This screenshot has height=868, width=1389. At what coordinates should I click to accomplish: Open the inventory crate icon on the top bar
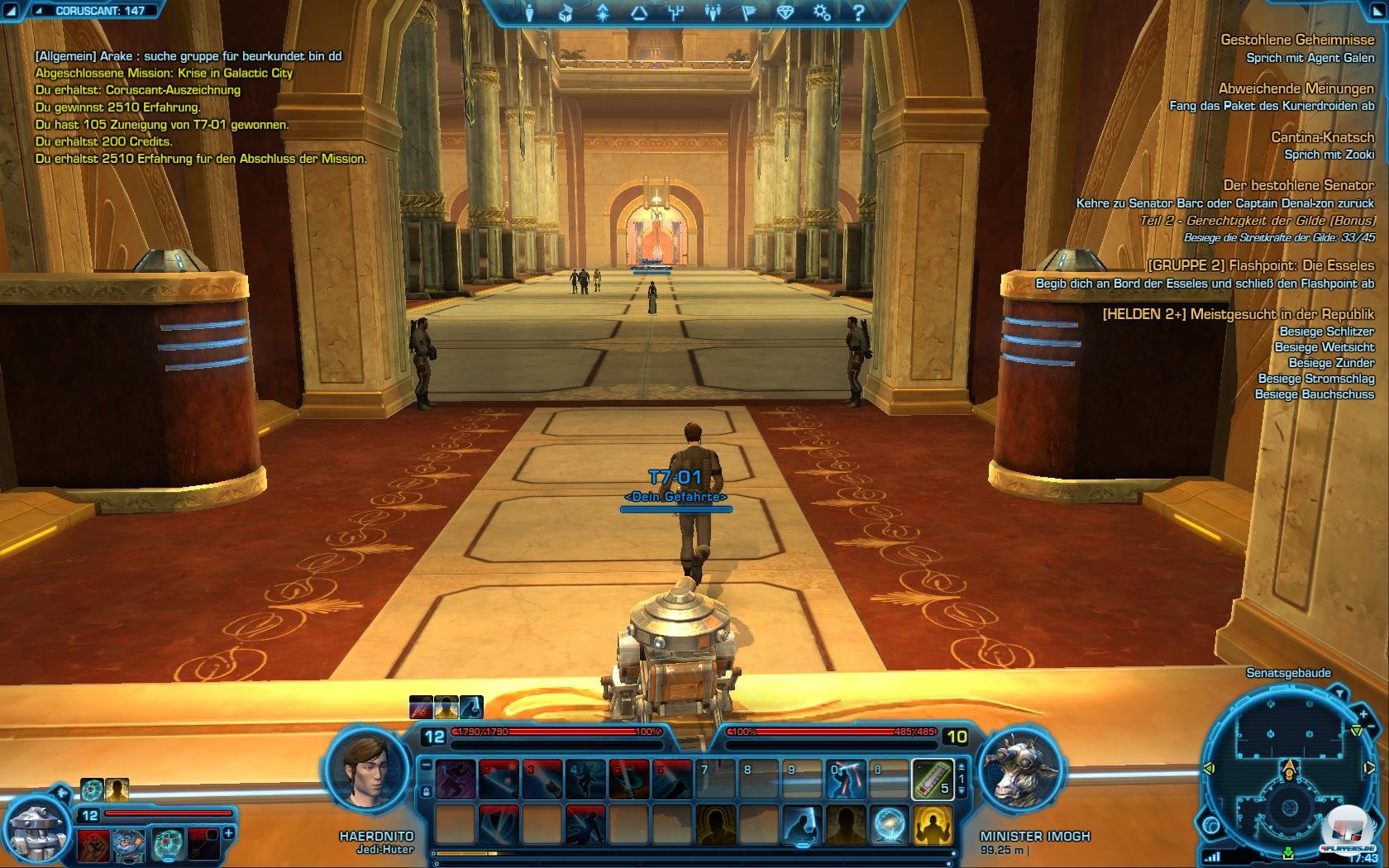564,13
